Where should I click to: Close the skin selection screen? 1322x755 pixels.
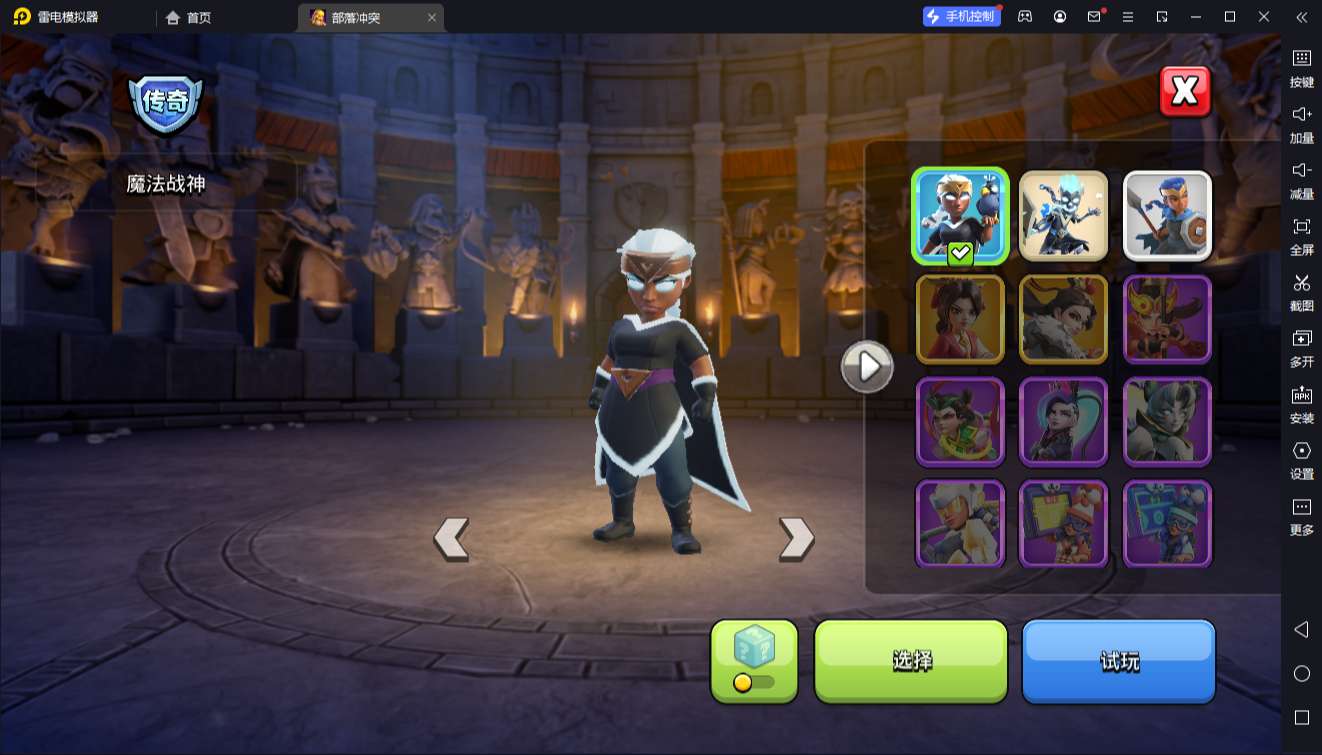[1185, 92]
